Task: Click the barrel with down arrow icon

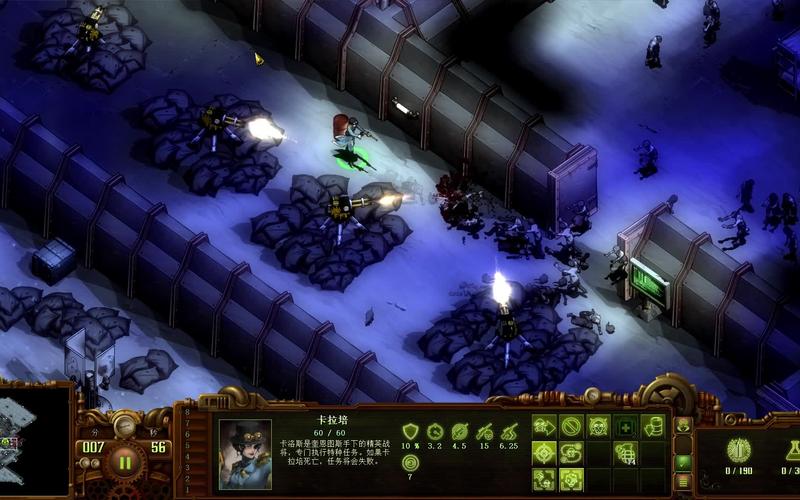Action: click(x=653, y=427)
